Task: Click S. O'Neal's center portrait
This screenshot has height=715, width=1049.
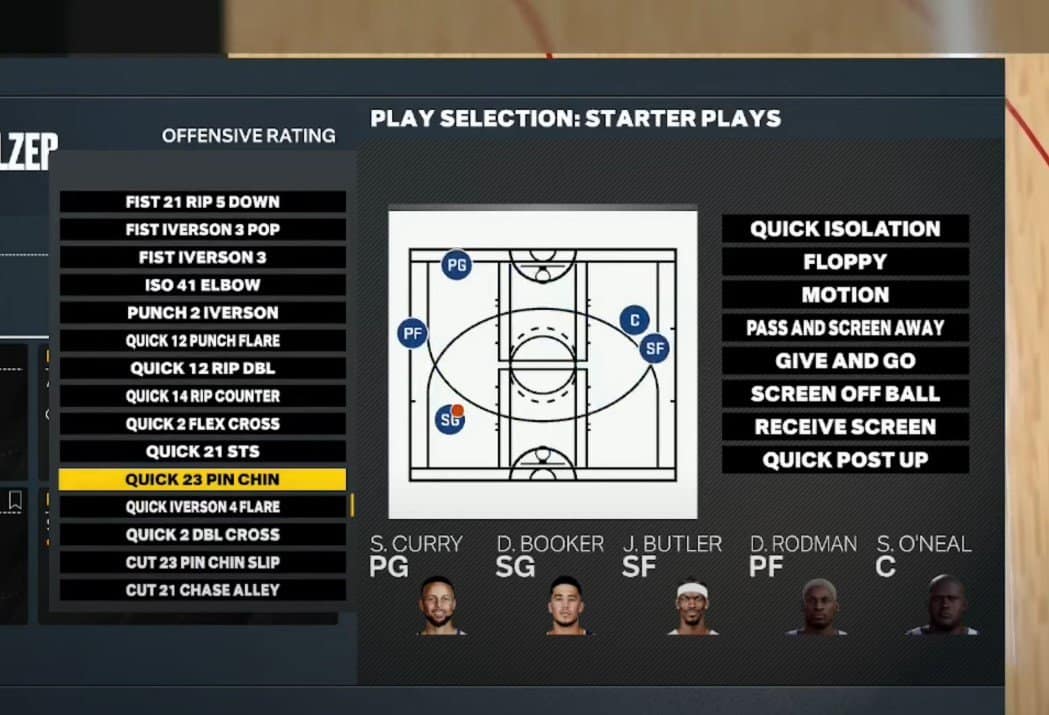Action: coord(941,606)
